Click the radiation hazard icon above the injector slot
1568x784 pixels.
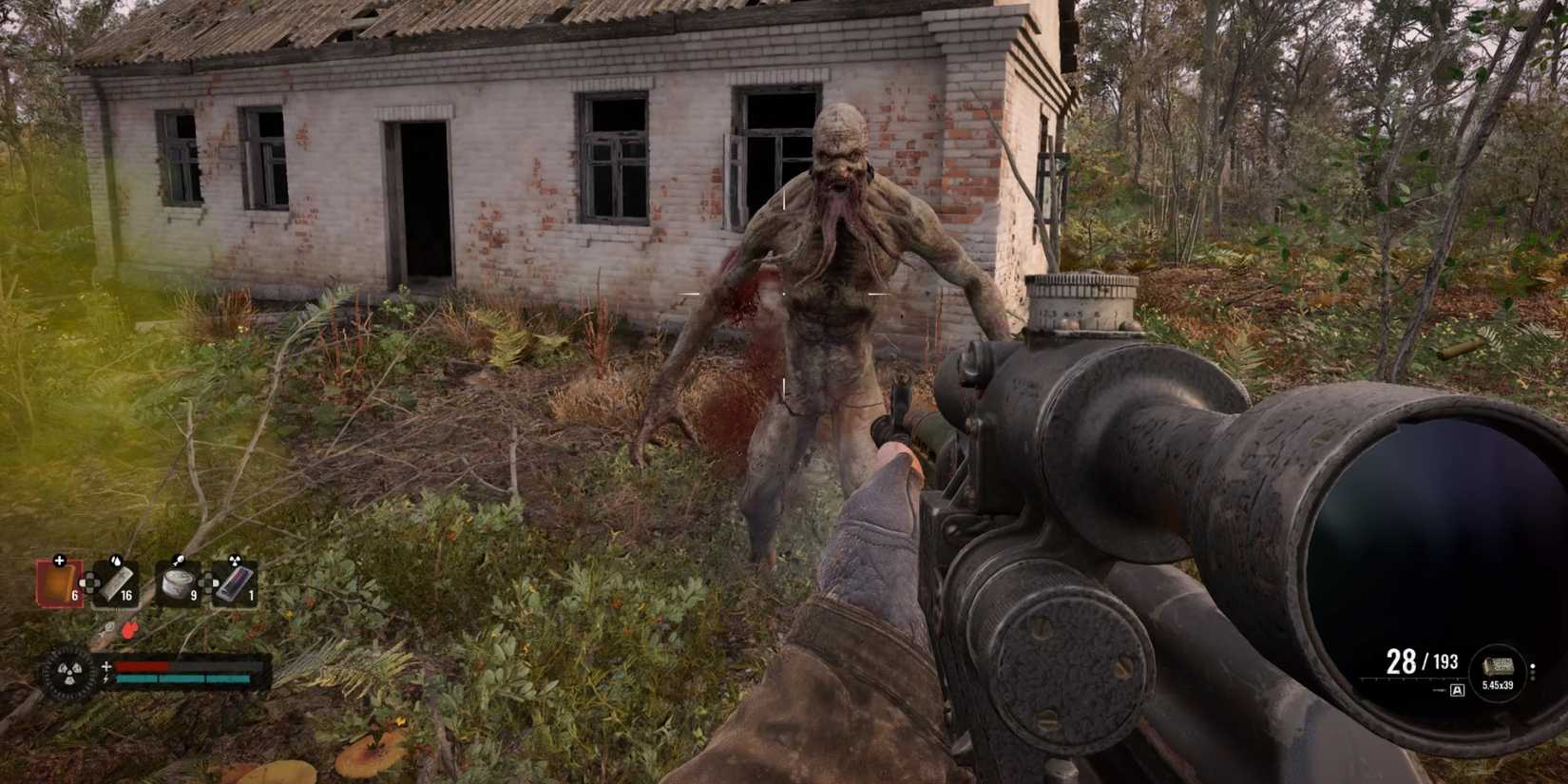pyautogui.click(x=235, y=561)
